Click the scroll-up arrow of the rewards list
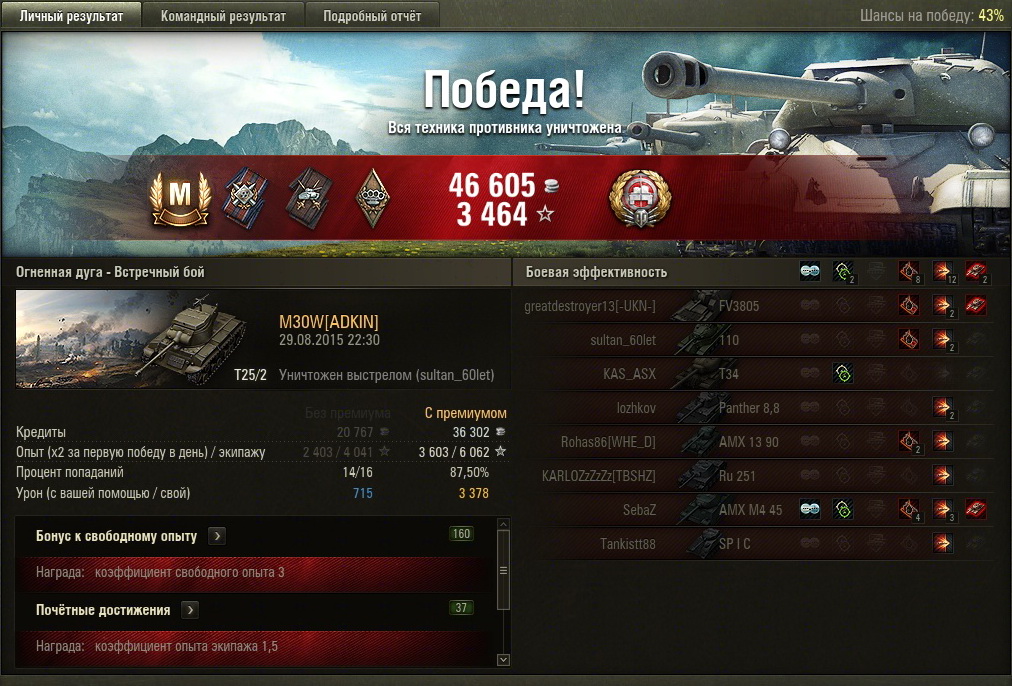 pyautogui.click(x=503, y=524)
